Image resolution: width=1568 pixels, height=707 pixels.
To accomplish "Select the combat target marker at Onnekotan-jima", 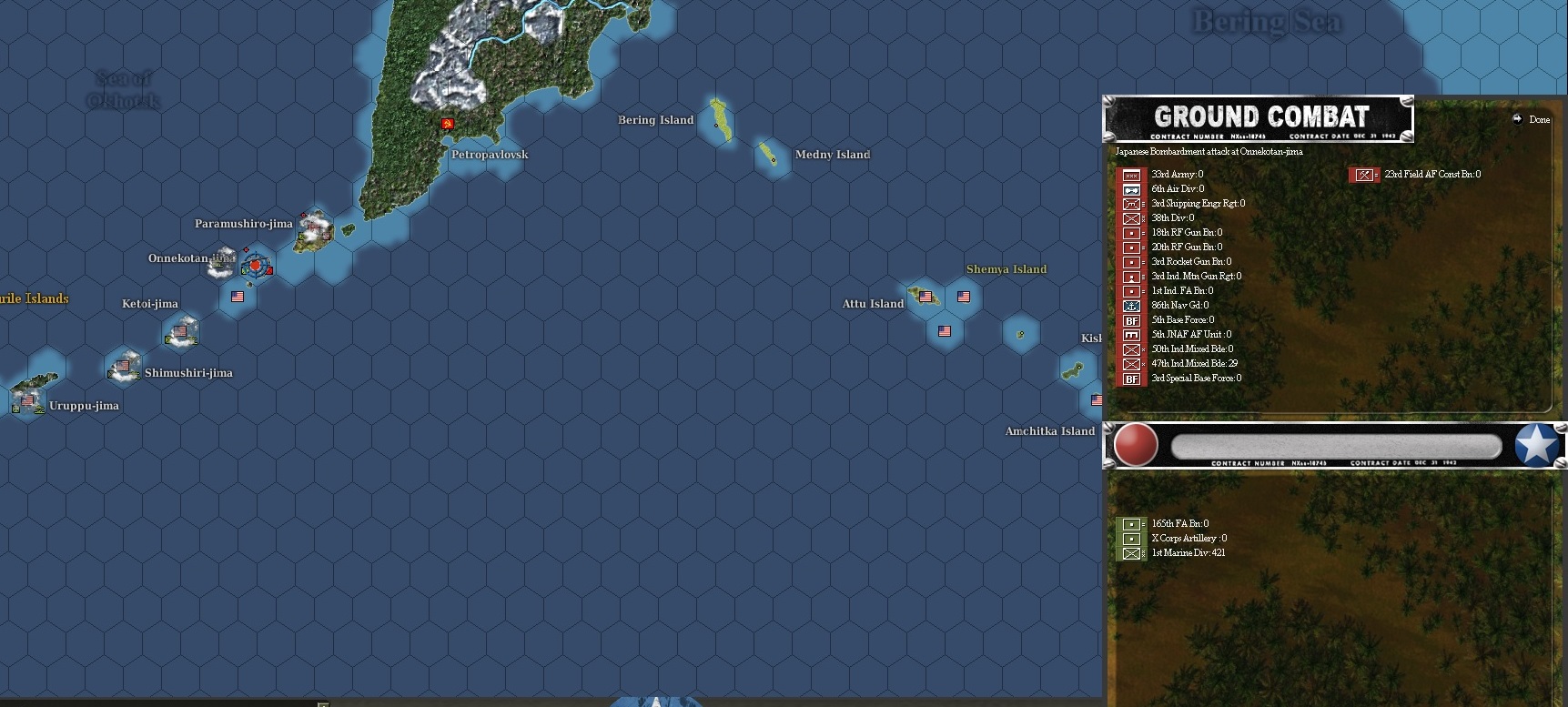I will tap(256, 265).
